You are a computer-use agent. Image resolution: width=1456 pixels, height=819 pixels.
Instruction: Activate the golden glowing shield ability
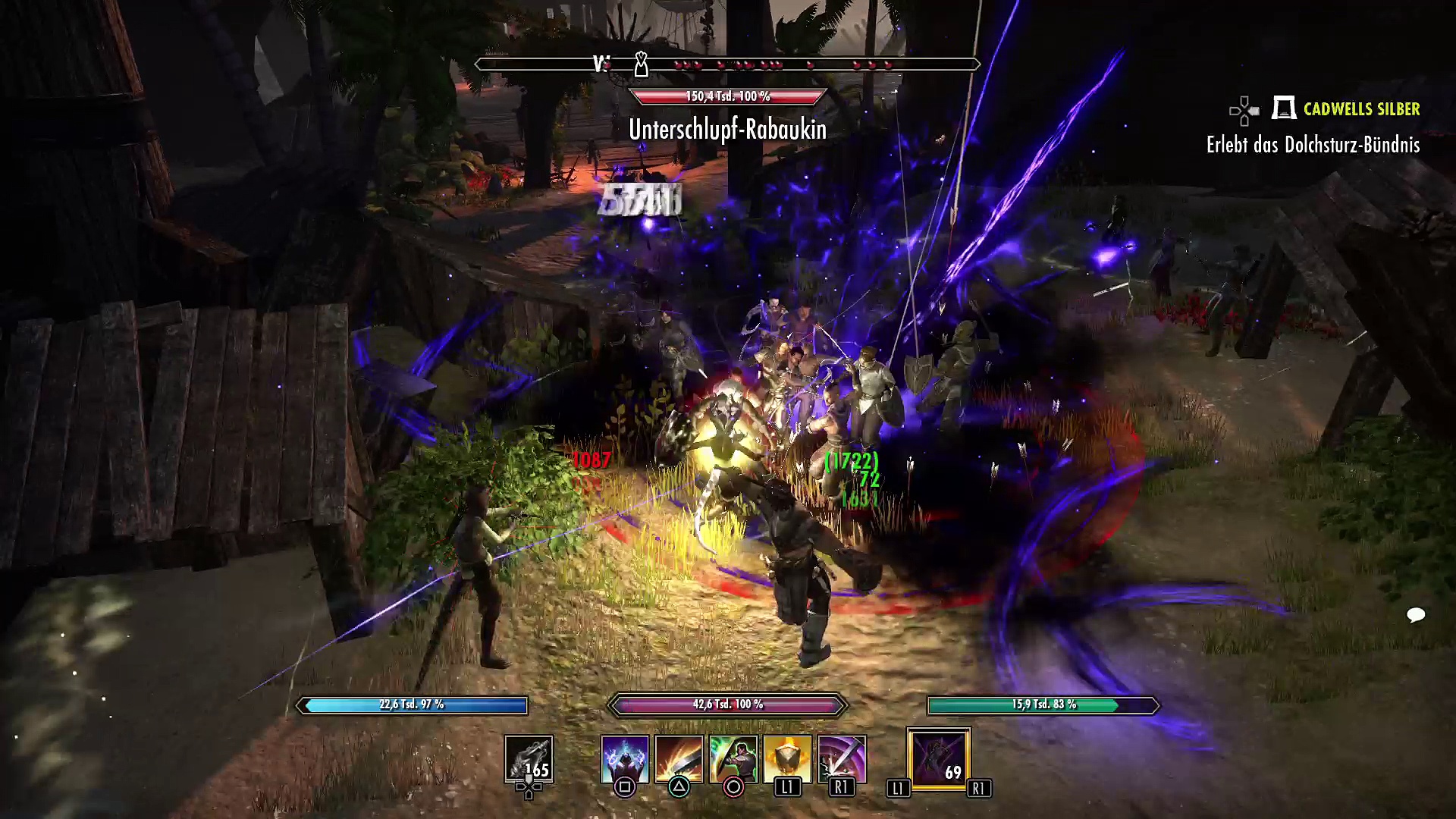[787, 758]
